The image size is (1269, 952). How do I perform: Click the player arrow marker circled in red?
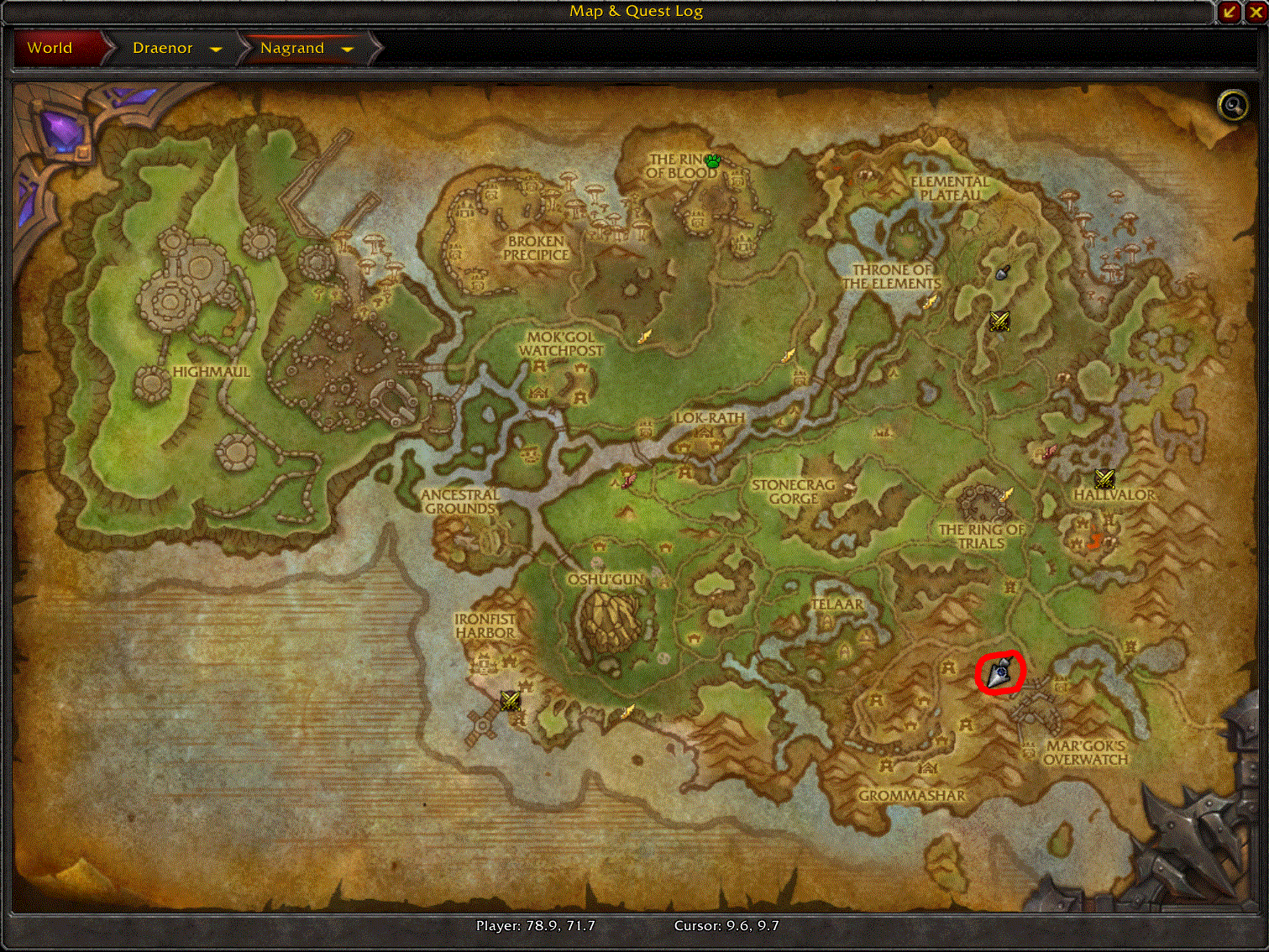(x=1000, y=673)
